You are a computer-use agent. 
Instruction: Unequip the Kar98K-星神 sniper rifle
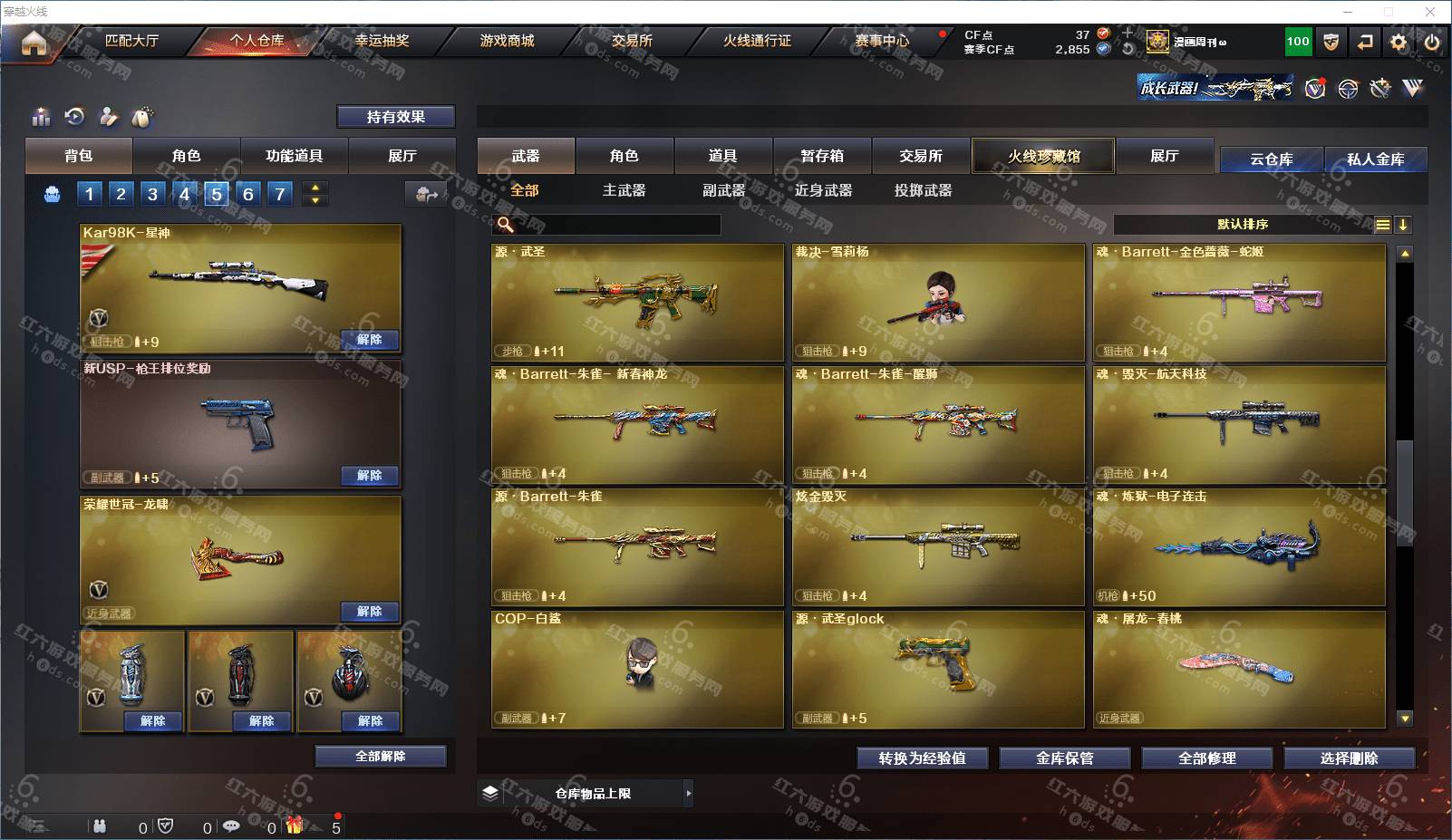(370, 340)
